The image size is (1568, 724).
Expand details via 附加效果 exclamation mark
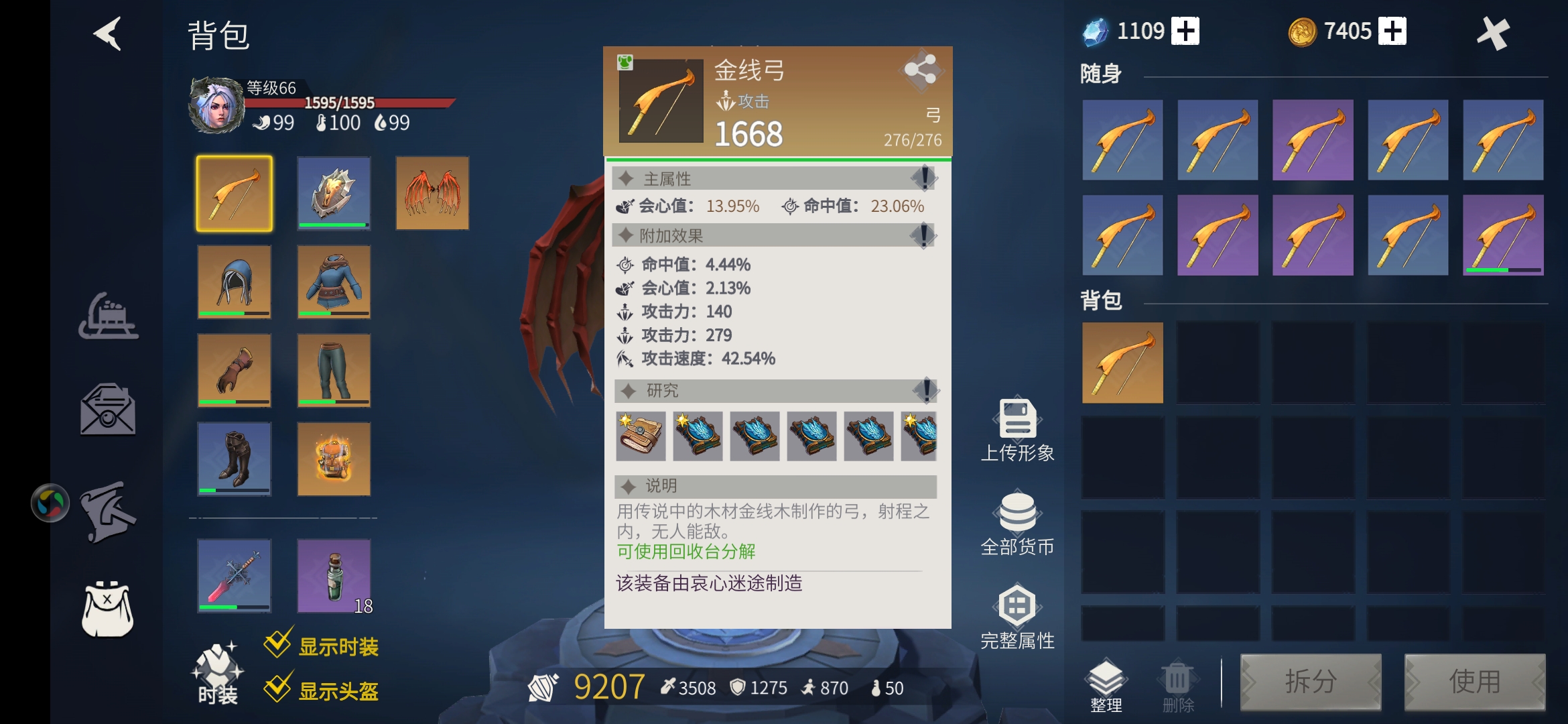[925, 235]
